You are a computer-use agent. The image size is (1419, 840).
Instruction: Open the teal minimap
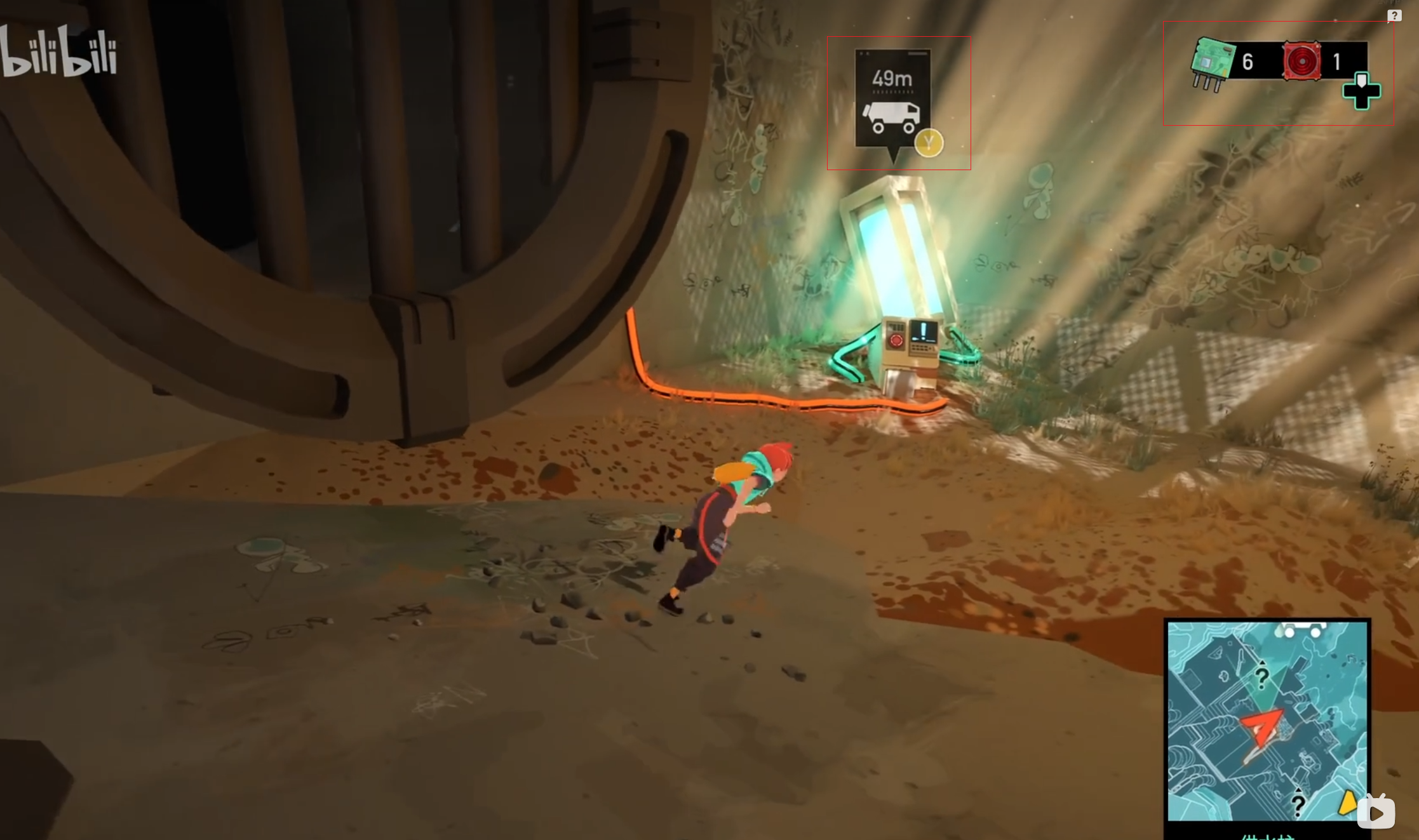coord(1267,721)
